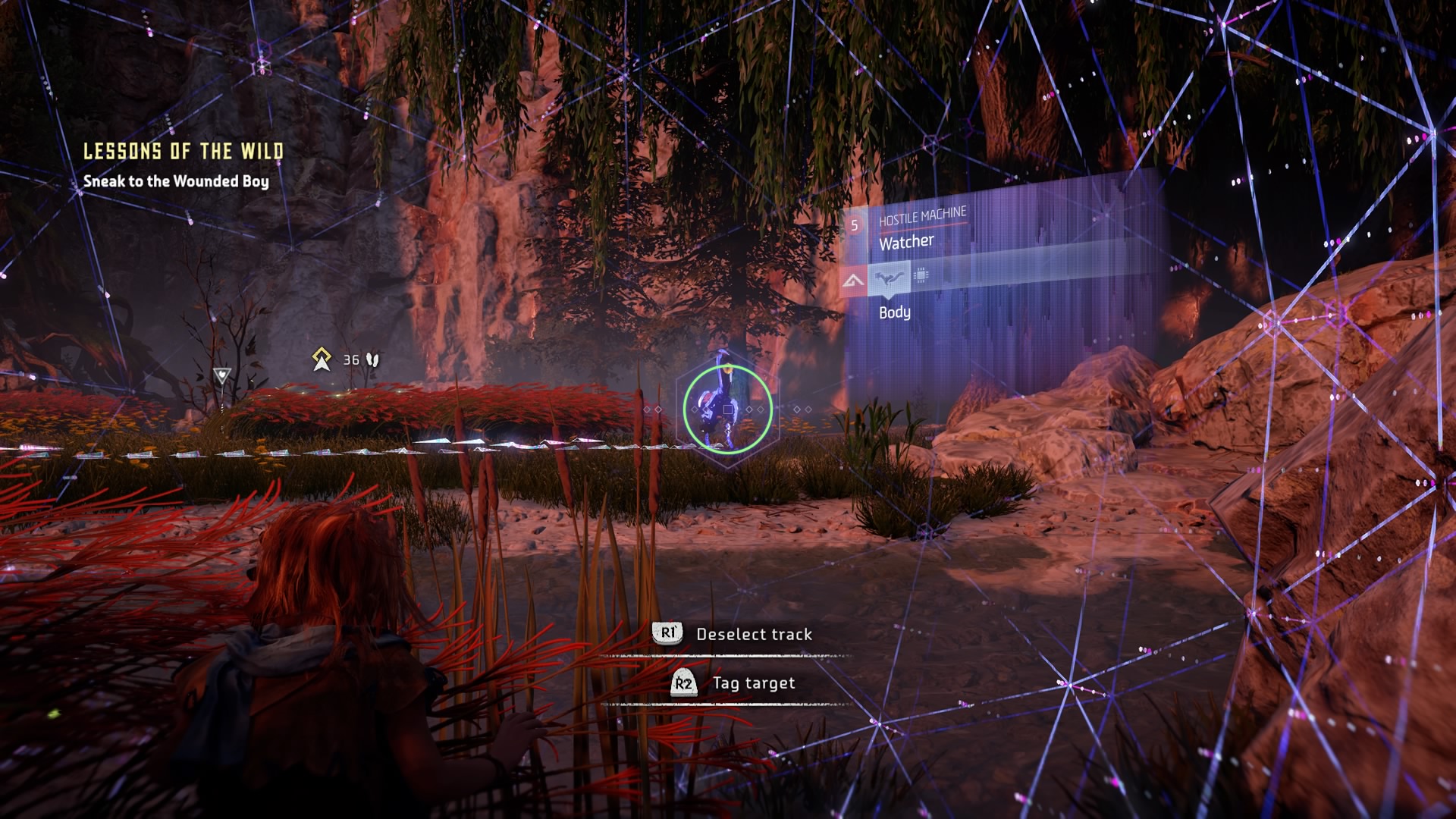The image size is (1456, 819).
Task: Select the Watcher name in the scan panel
Action: pyautogui.click(x=906, y=243)
